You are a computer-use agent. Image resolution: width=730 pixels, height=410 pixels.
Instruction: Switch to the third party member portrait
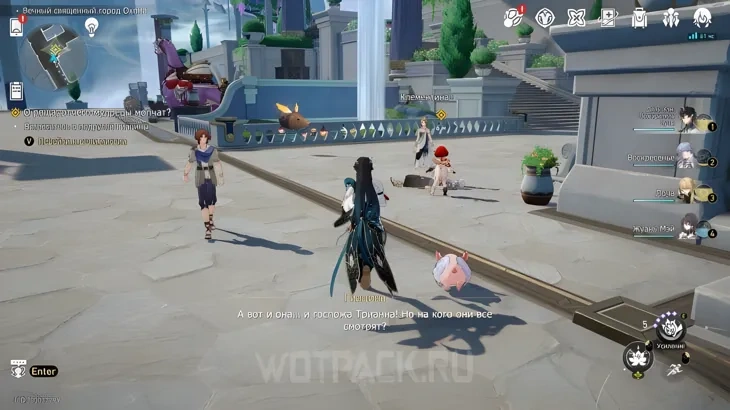click(x=687, y=190)
